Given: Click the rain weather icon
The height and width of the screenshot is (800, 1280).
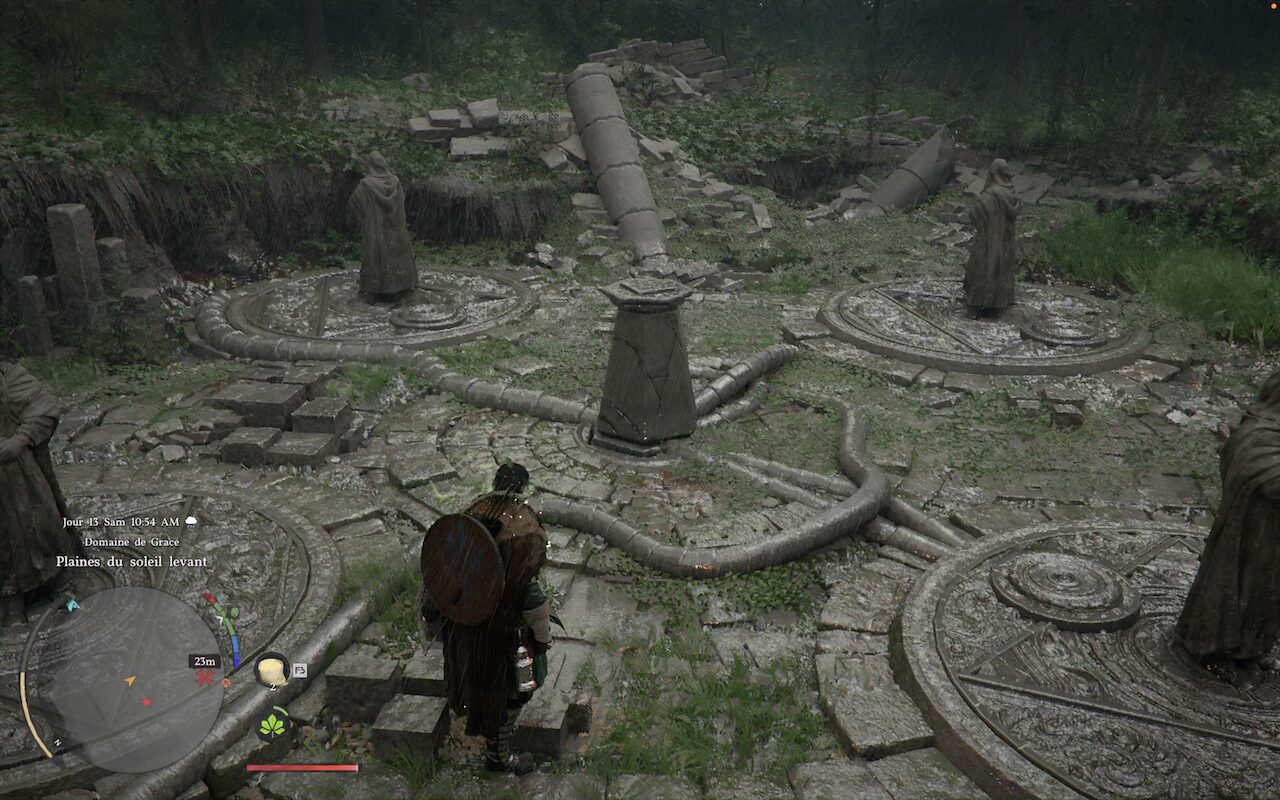Looking at the screenshot, I should (x=191, y=522).
